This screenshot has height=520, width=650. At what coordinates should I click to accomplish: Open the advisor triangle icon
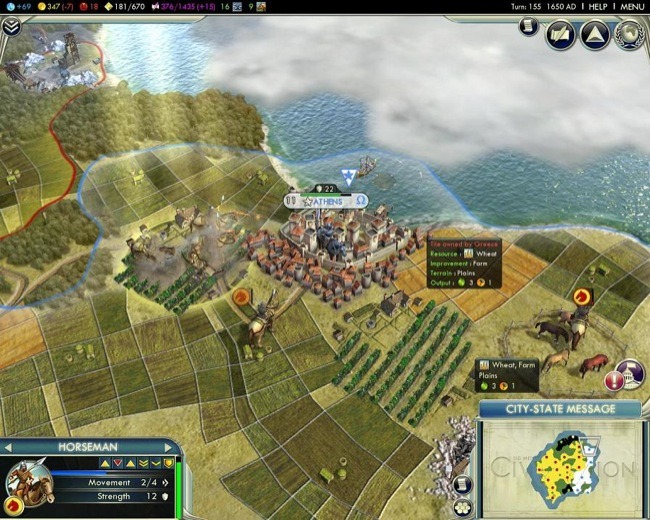(595, 36)
